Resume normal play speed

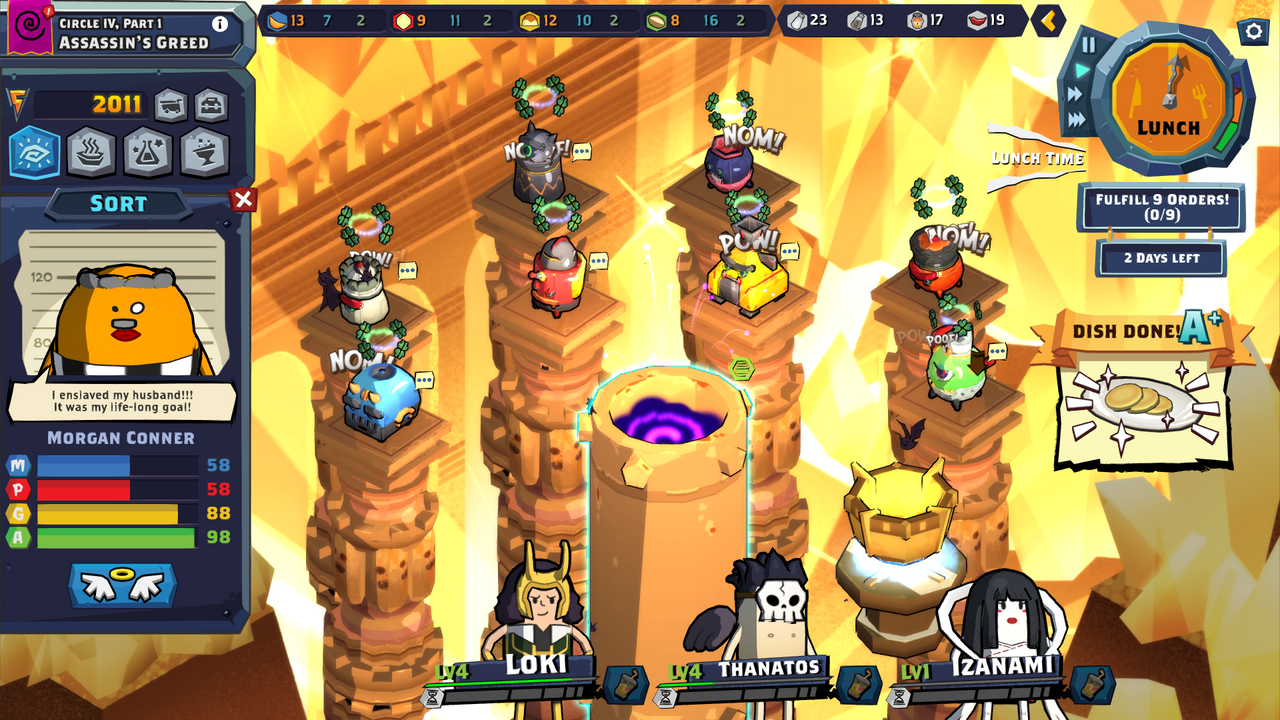1082,68
